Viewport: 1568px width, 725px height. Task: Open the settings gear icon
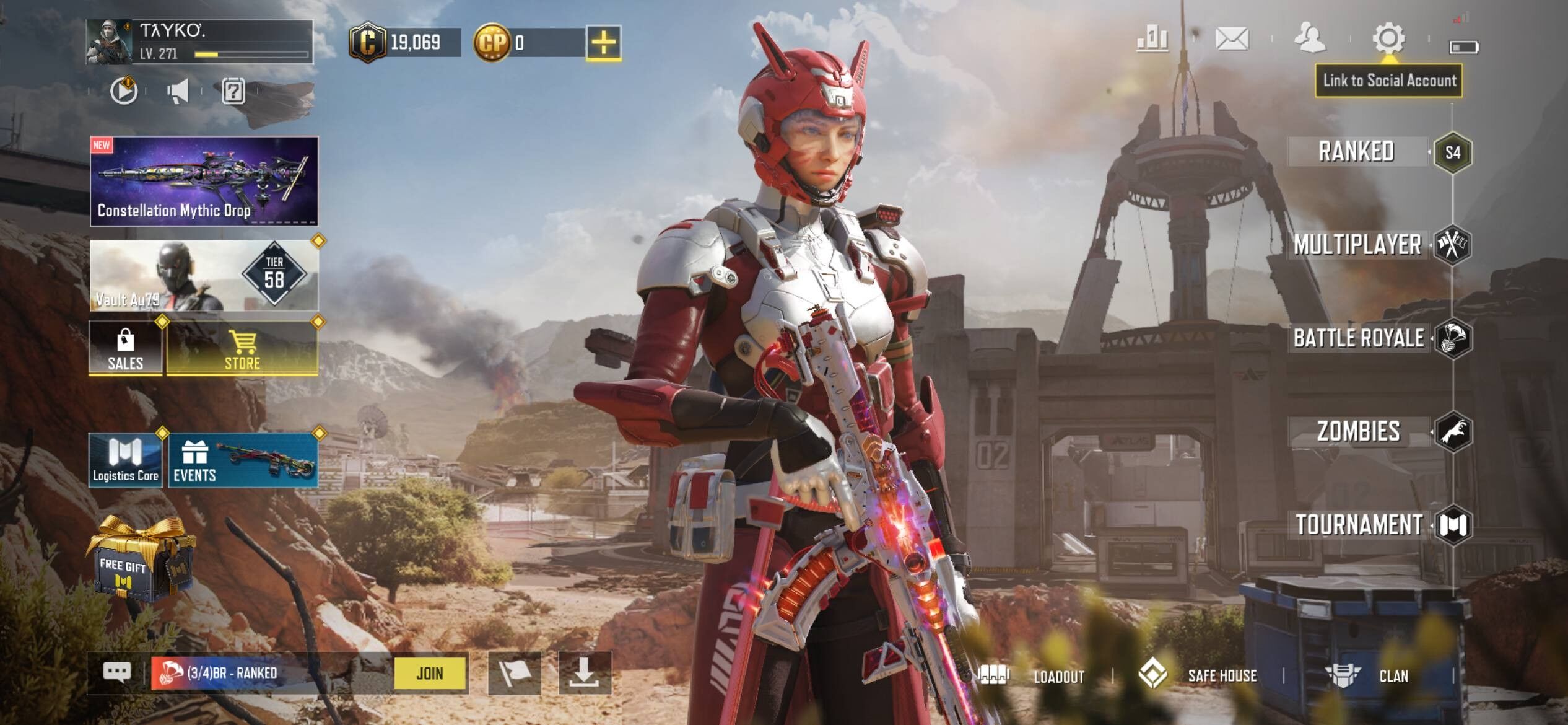coord(1388,39)
